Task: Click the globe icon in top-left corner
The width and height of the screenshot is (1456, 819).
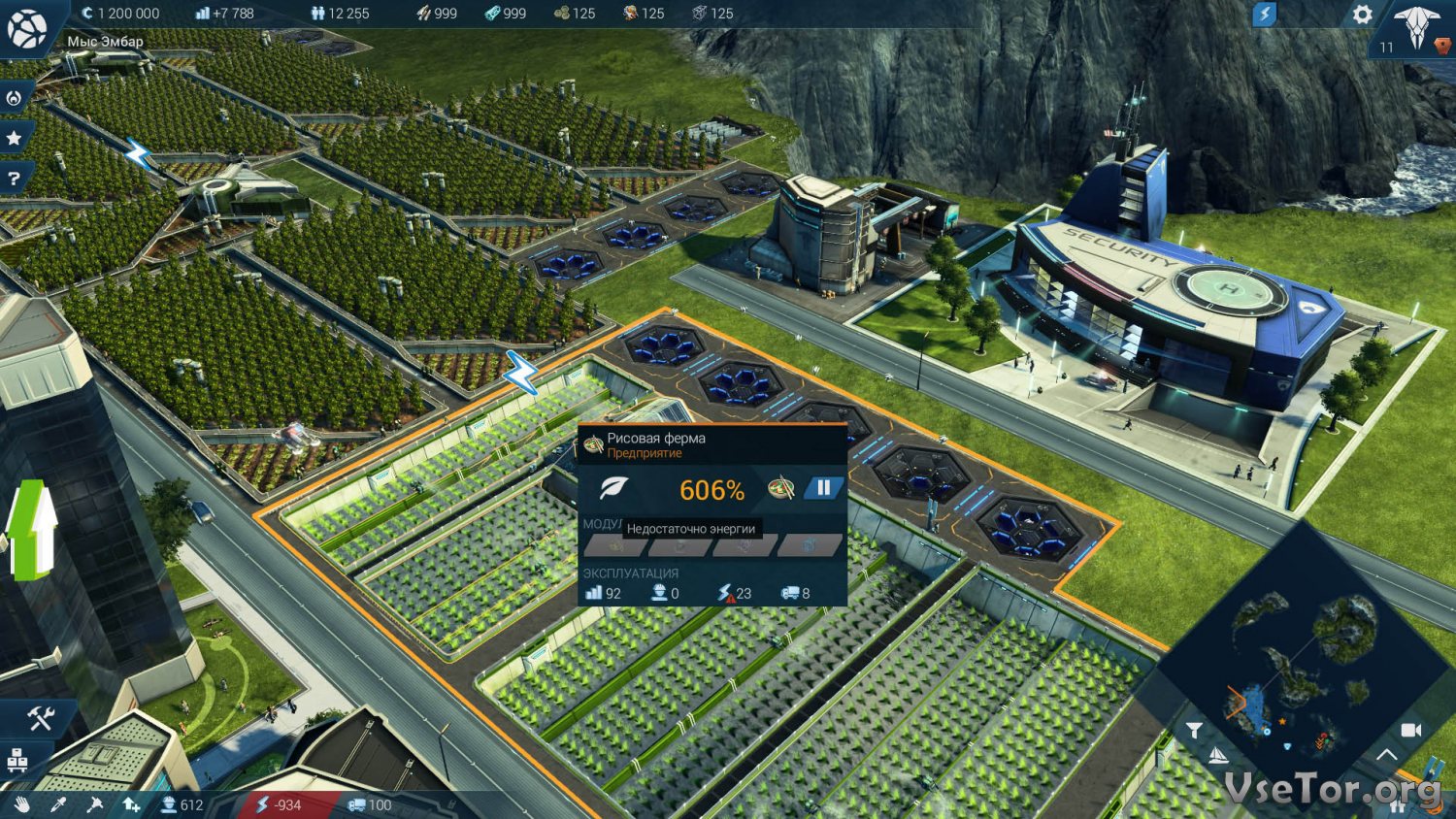Action: point(26,28)
